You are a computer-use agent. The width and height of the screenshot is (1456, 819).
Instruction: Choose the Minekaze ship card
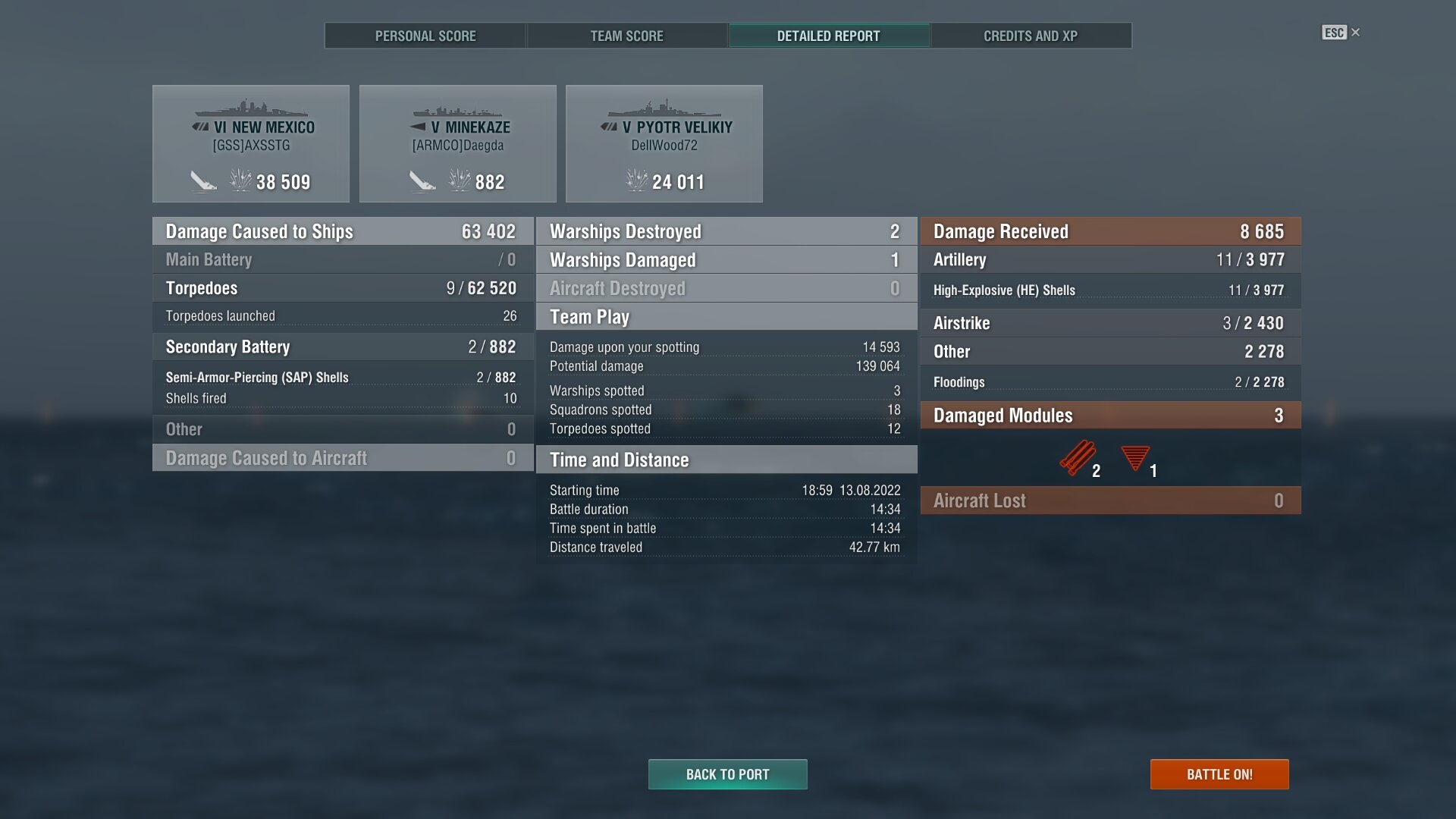[457, 143]
